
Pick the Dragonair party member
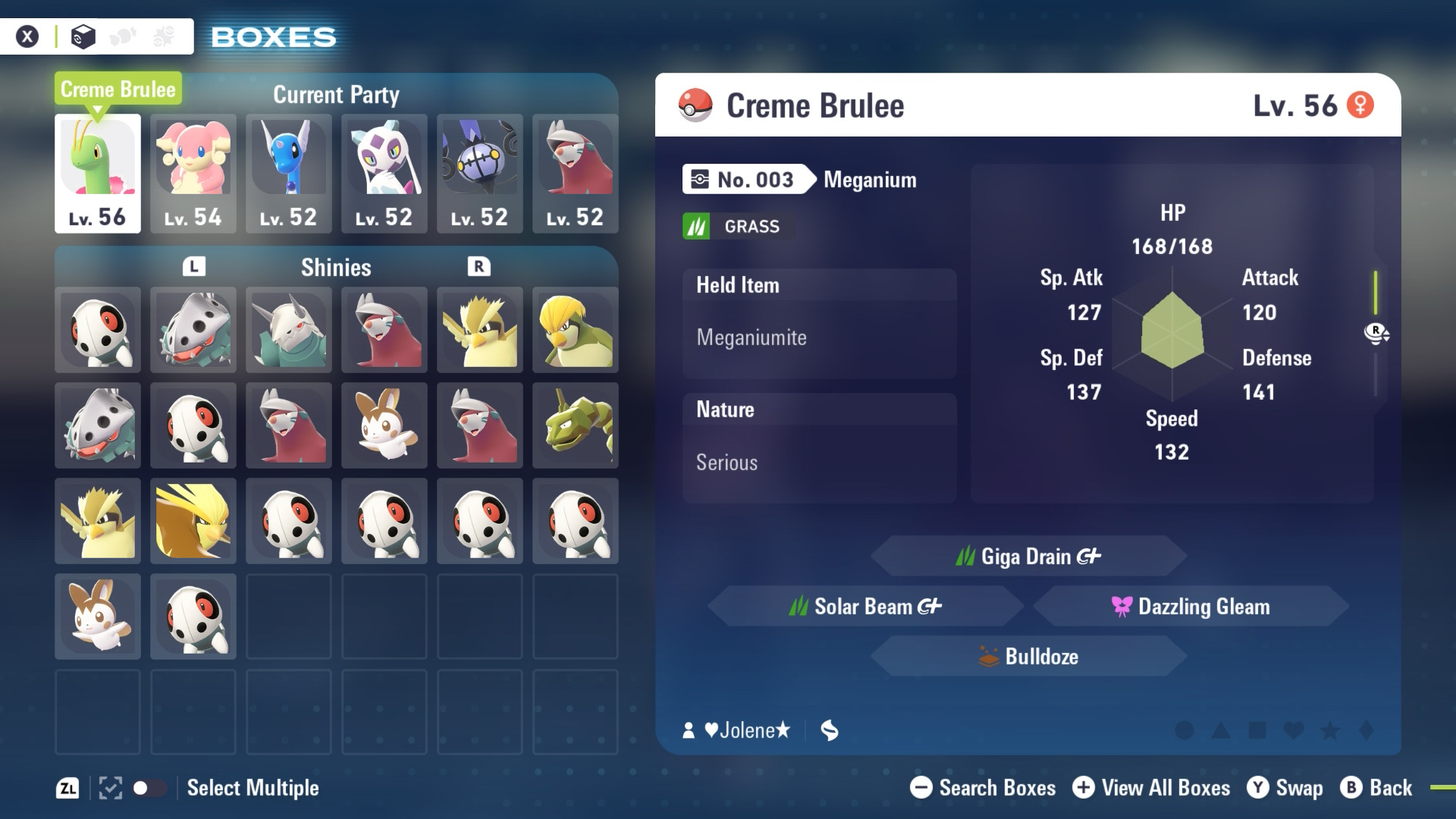(289, 173)
